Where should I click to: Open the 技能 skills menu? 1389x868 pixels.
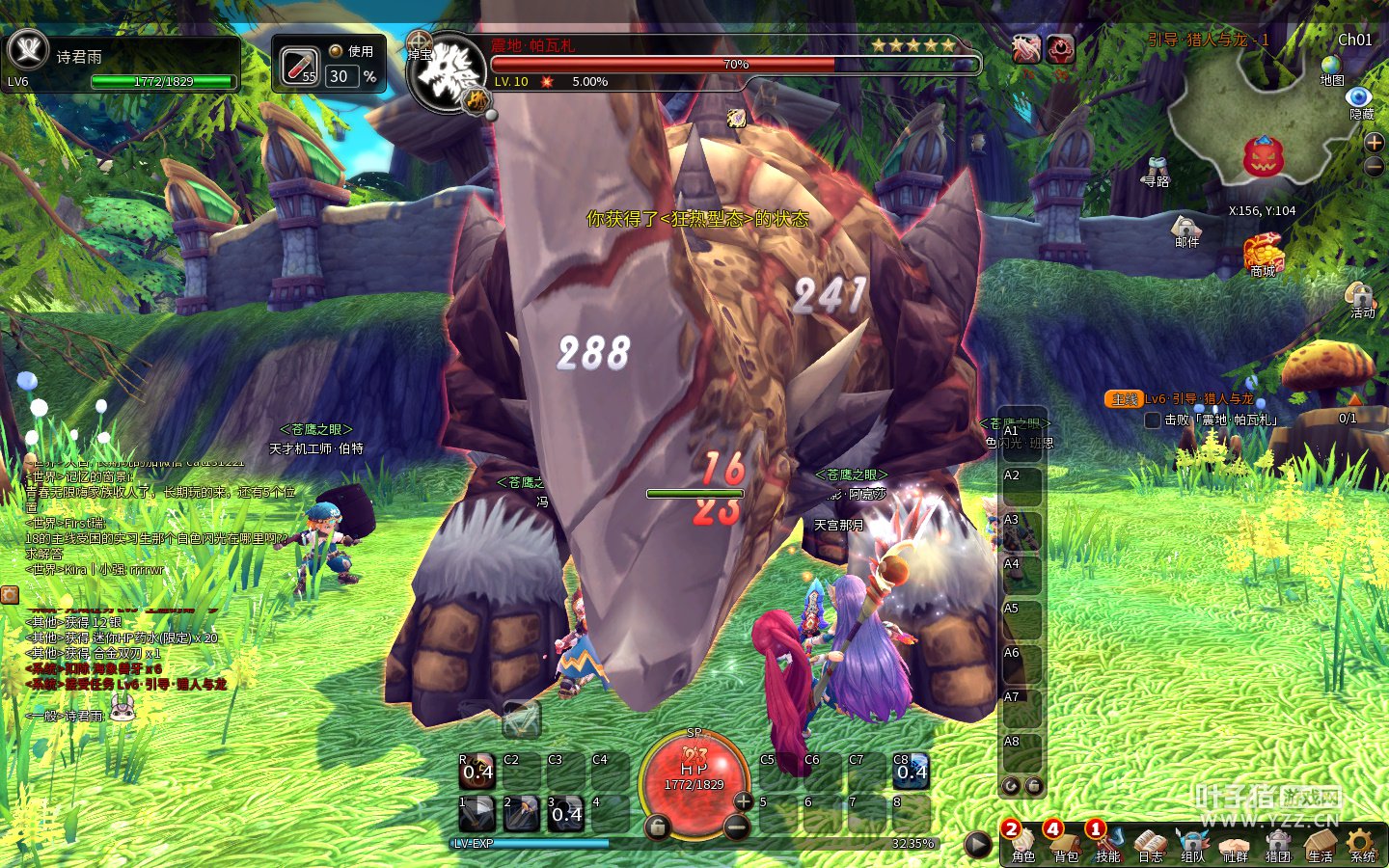pyautogui.click(x=1107, y=843)
